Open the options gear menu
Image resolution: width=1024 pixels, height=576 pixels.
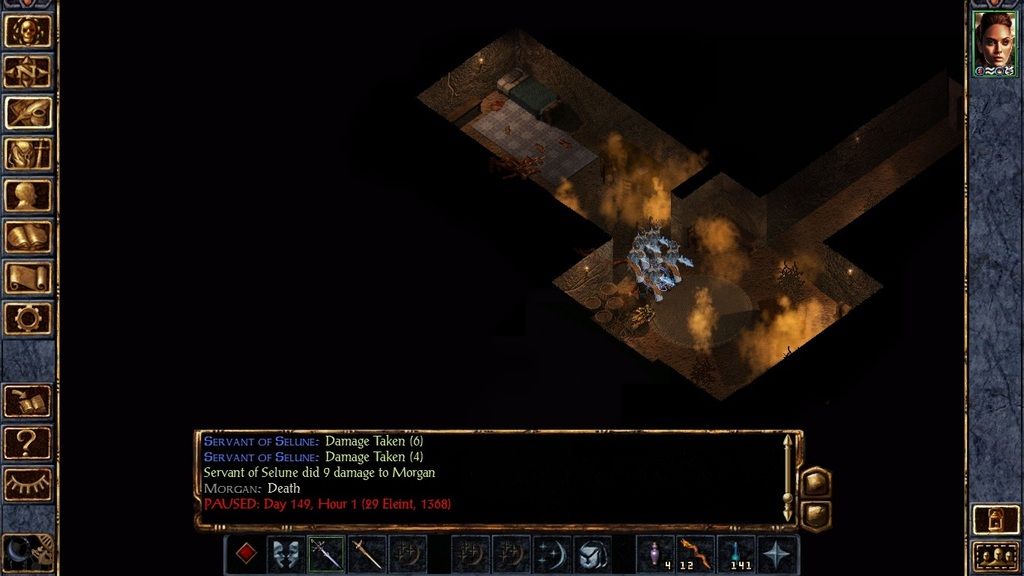pyautogui.click(x=28, y=318)
